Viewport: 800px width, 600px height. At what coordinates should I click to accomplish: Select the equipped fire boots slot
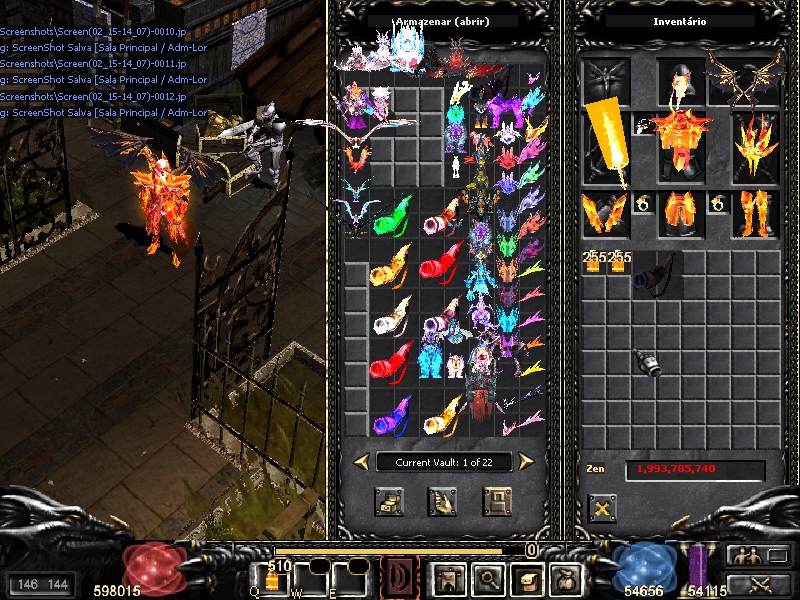point(755,214)
